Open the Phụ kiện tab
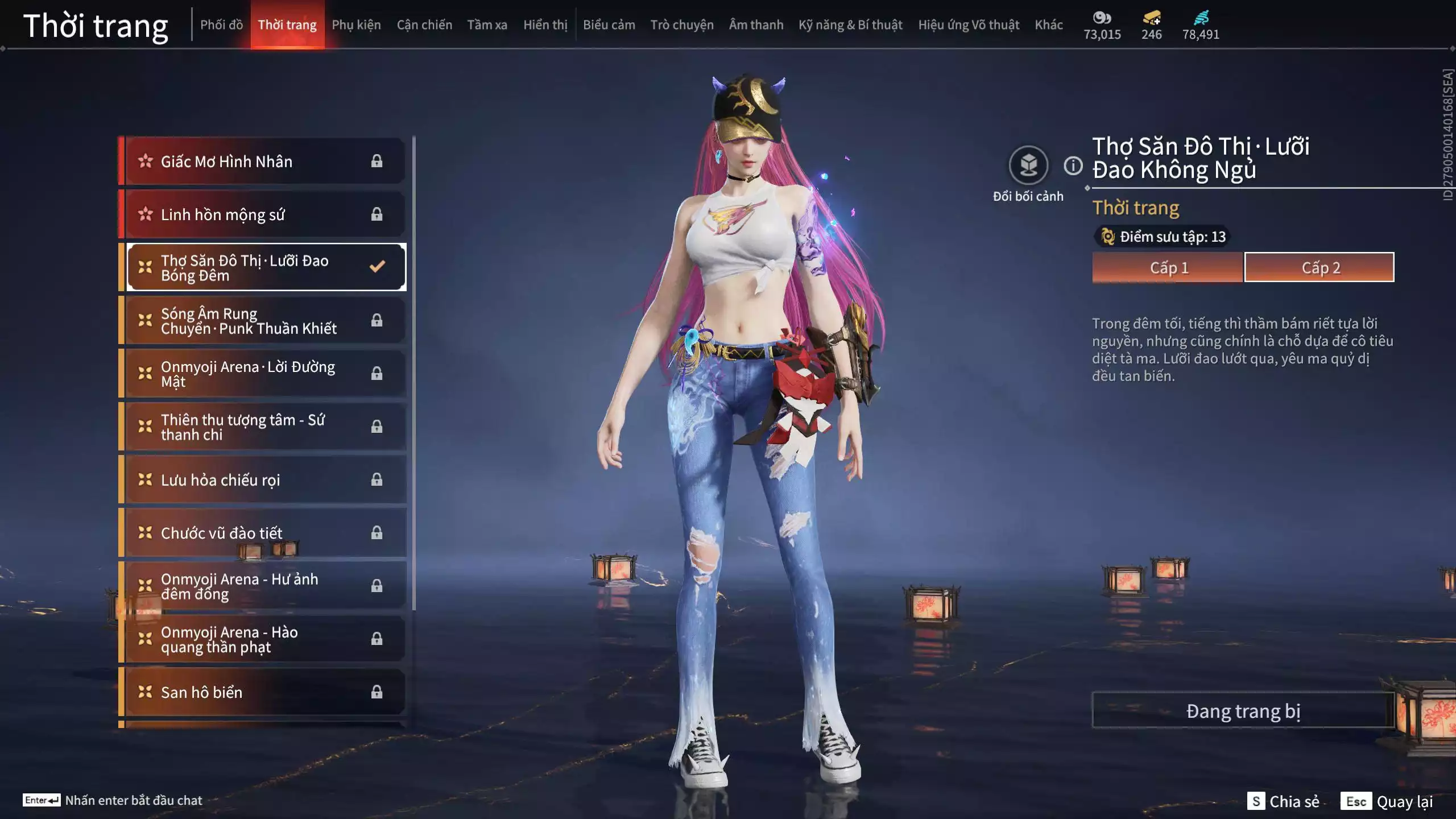 pos(356,25)
